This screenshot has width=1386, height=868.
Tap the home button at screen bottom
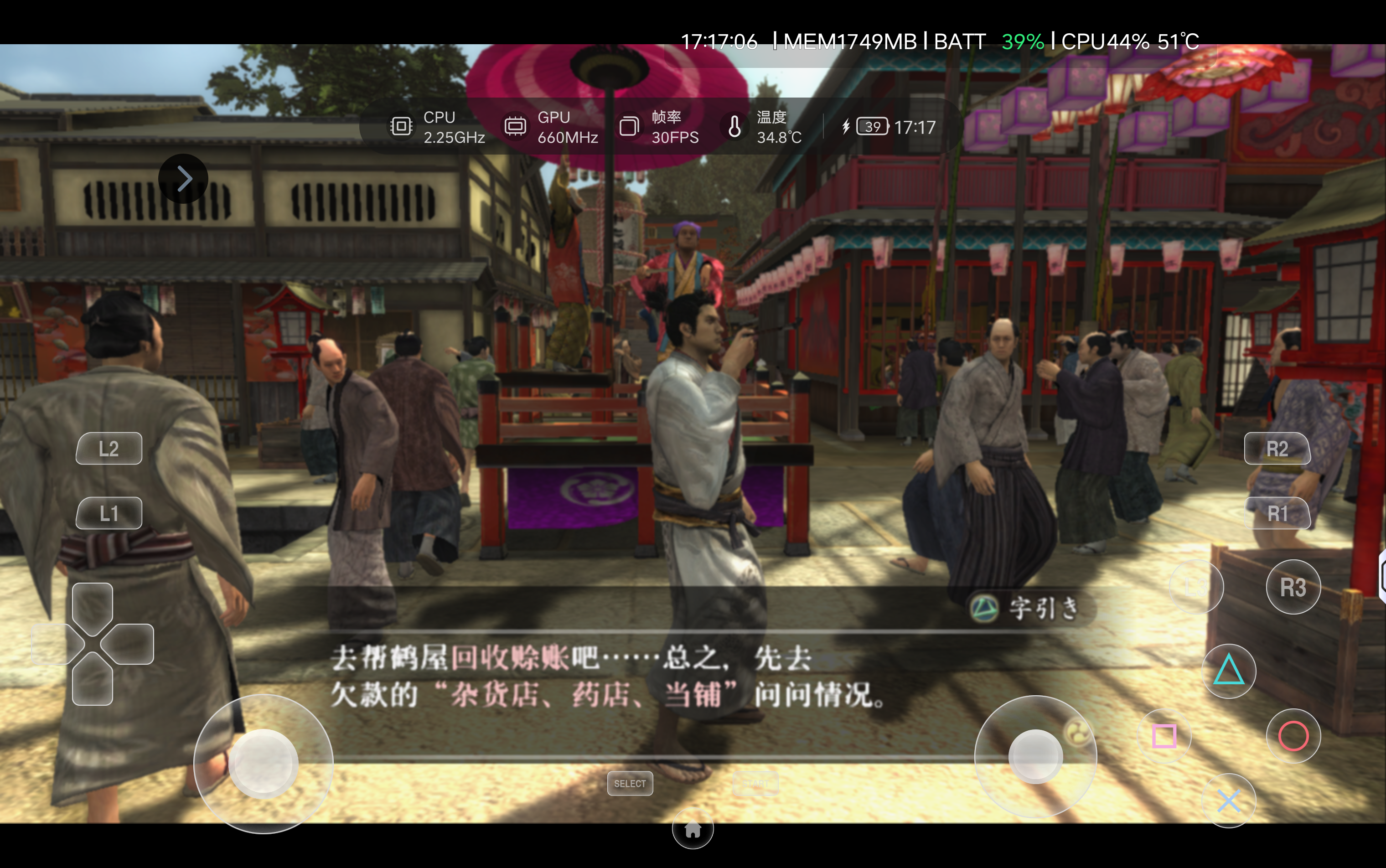(693, 830)
